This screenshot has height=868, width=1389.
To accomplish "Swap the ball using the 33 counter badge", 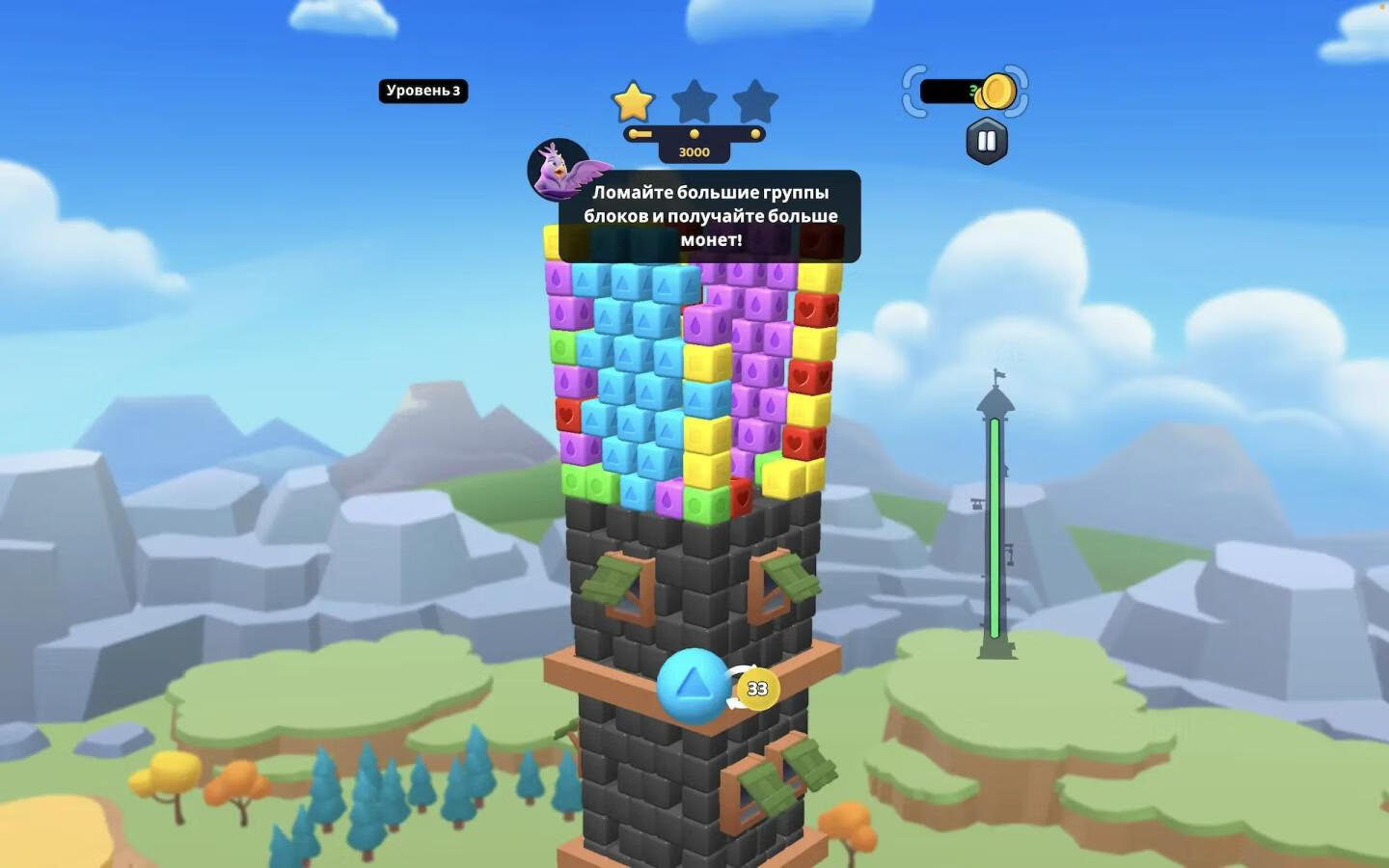I will pyautogui.click(x=757, y=689).
